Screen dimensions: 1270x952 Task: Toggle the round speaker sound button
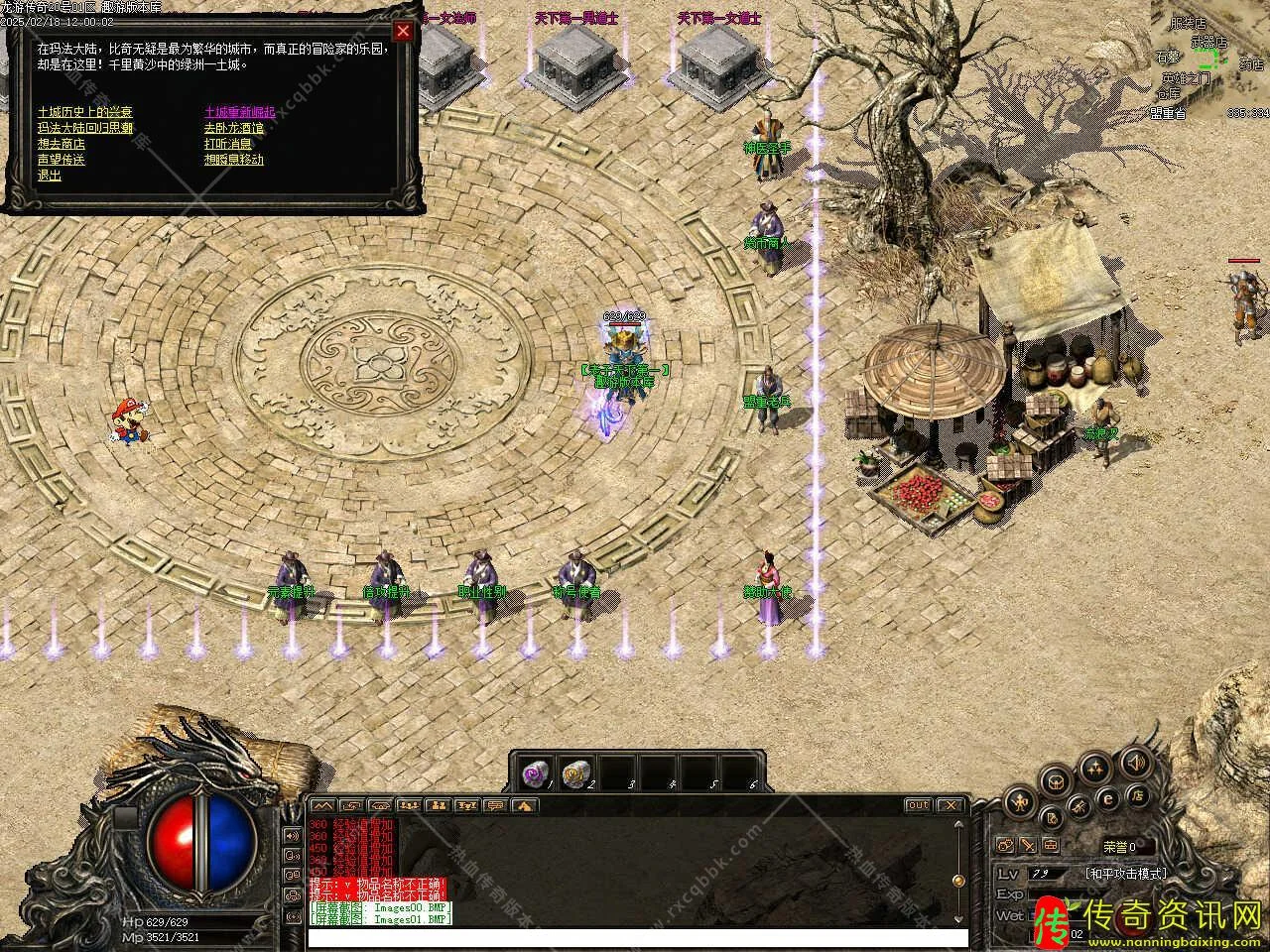pyautogui.click(x=1134, y=763)
